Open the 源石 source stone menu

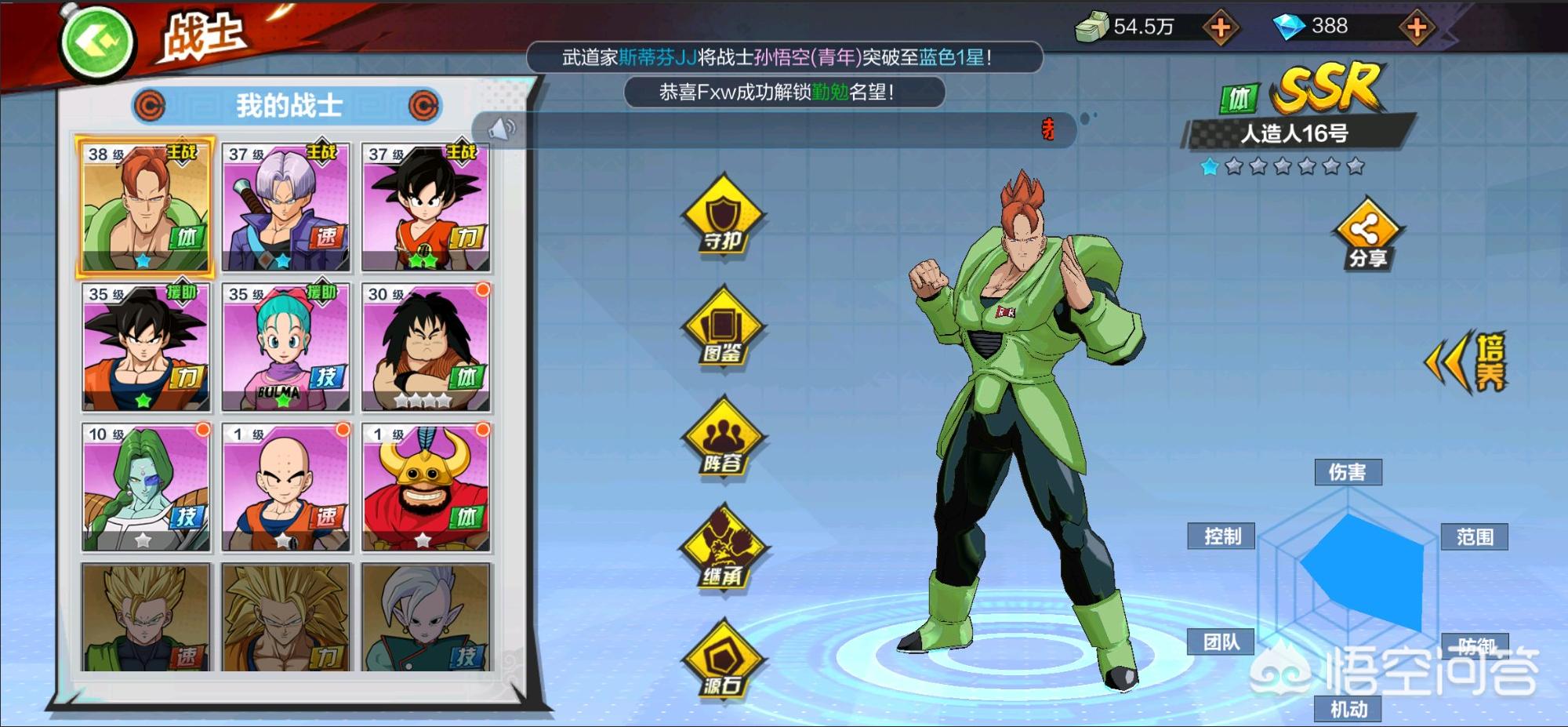coord(722,660)
